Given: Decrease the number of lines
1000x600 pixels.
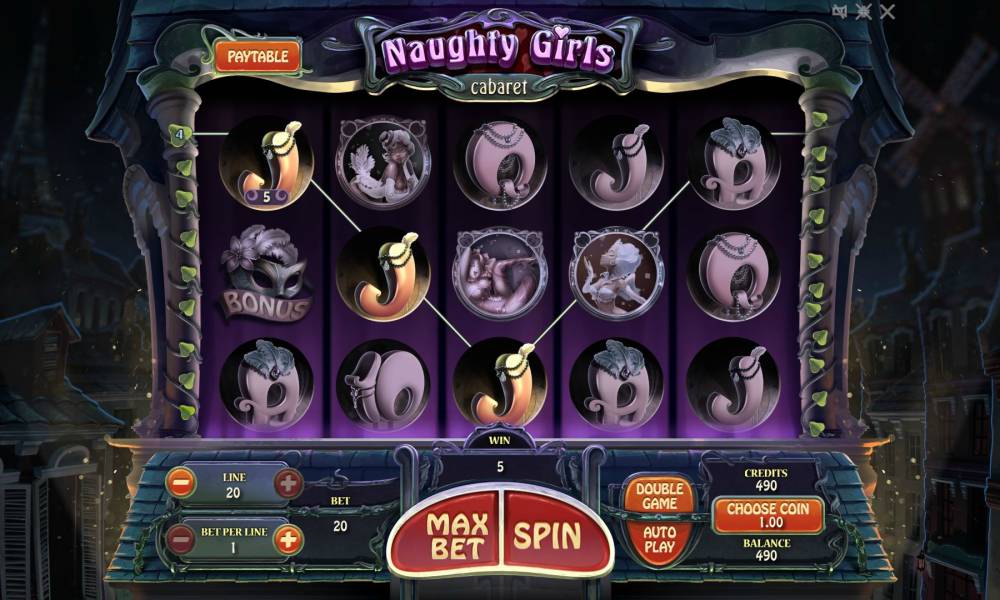Looking at the screenshot, I should coord(181,485).
